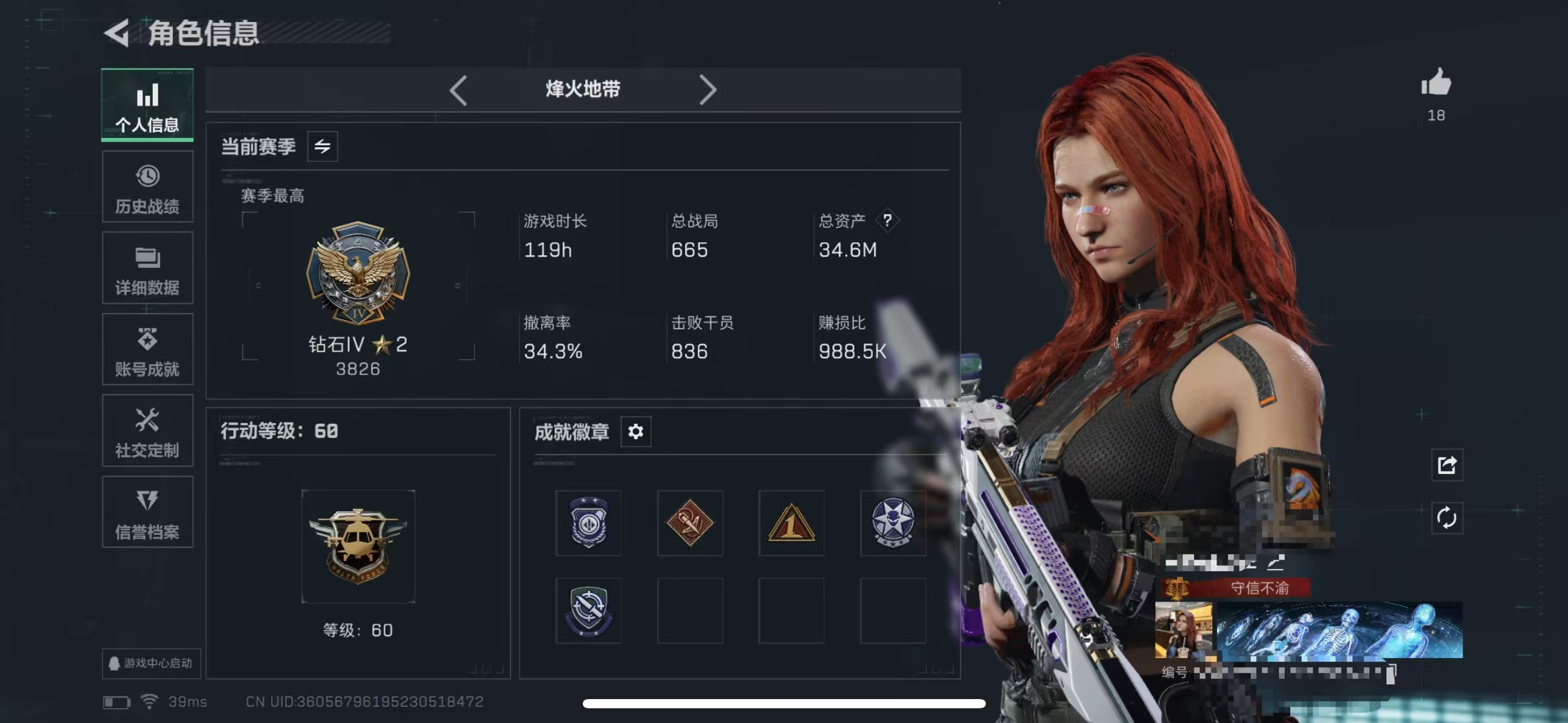Share the character profile
This screenshot has width=1568, height=723.
1447,465
